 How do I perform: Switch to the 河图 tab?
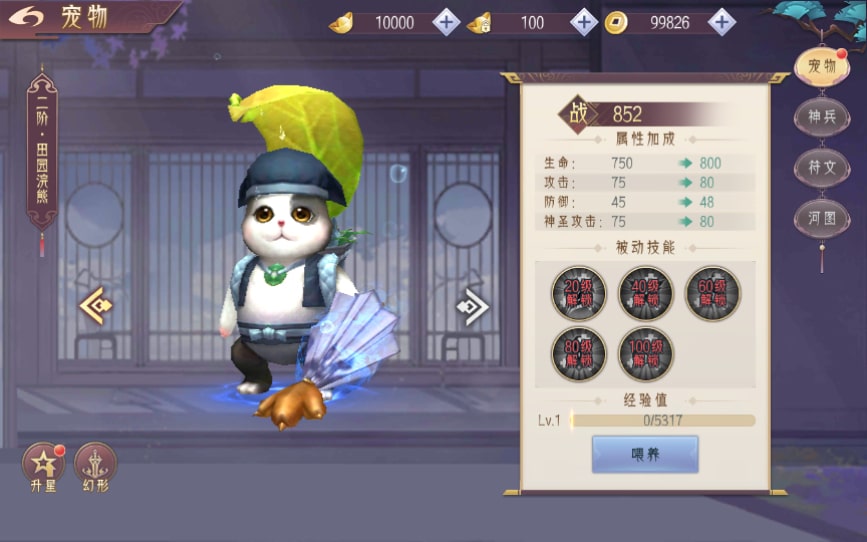point(822,217)
